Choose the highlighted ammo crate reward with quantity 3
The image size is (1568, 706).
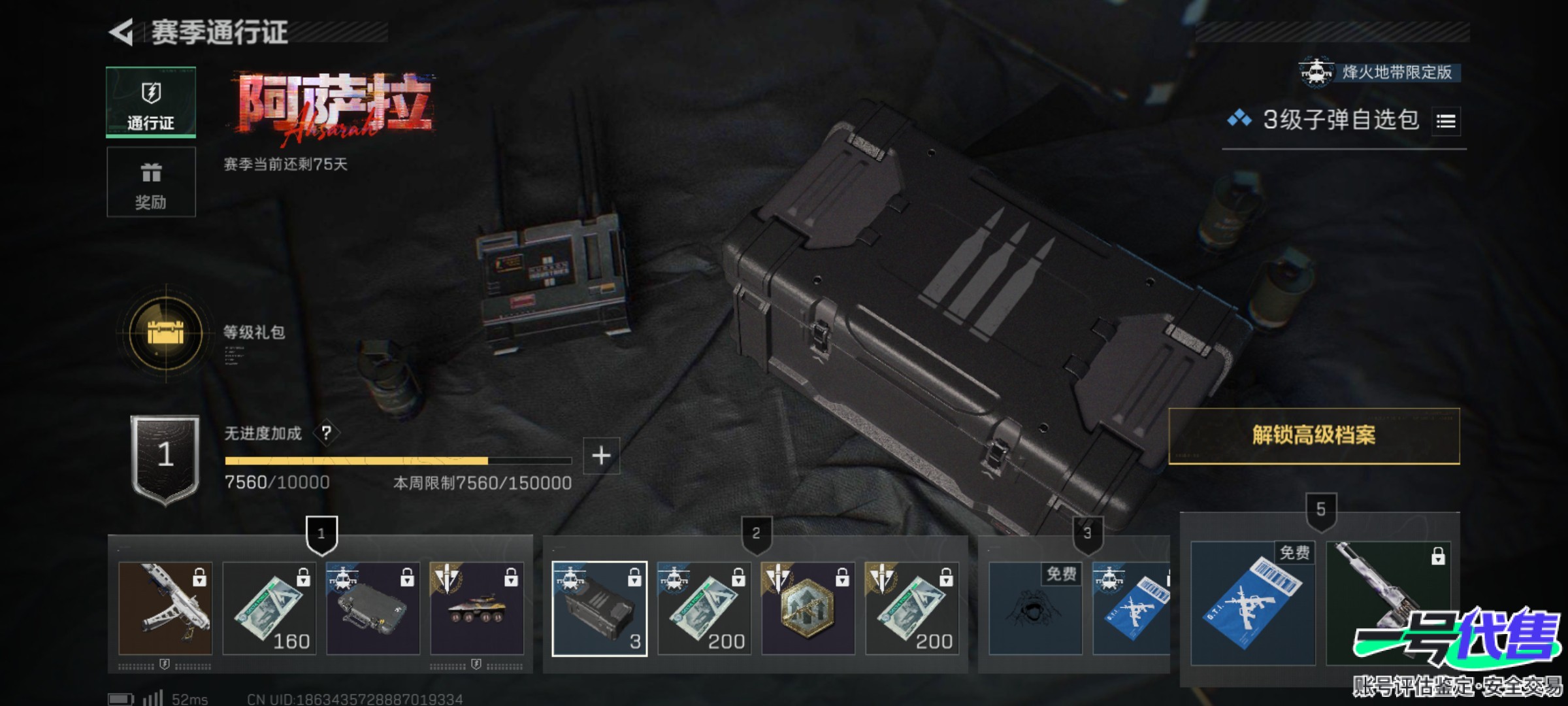click(600, 609)
